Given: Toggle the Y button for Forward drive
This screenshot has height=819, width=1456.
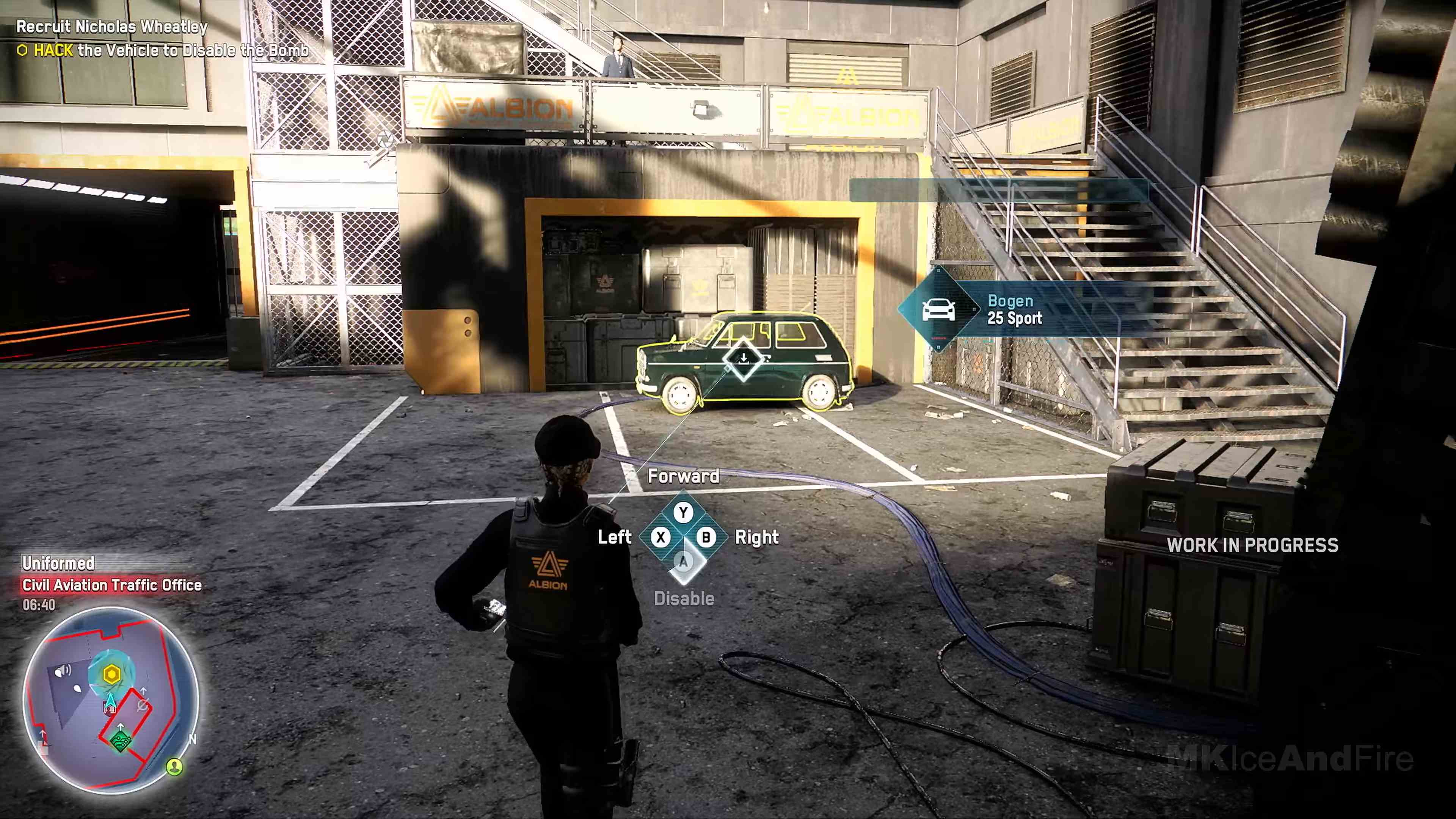Looking at the screenshot, I should pyautogui.click(x=683, y=512).
